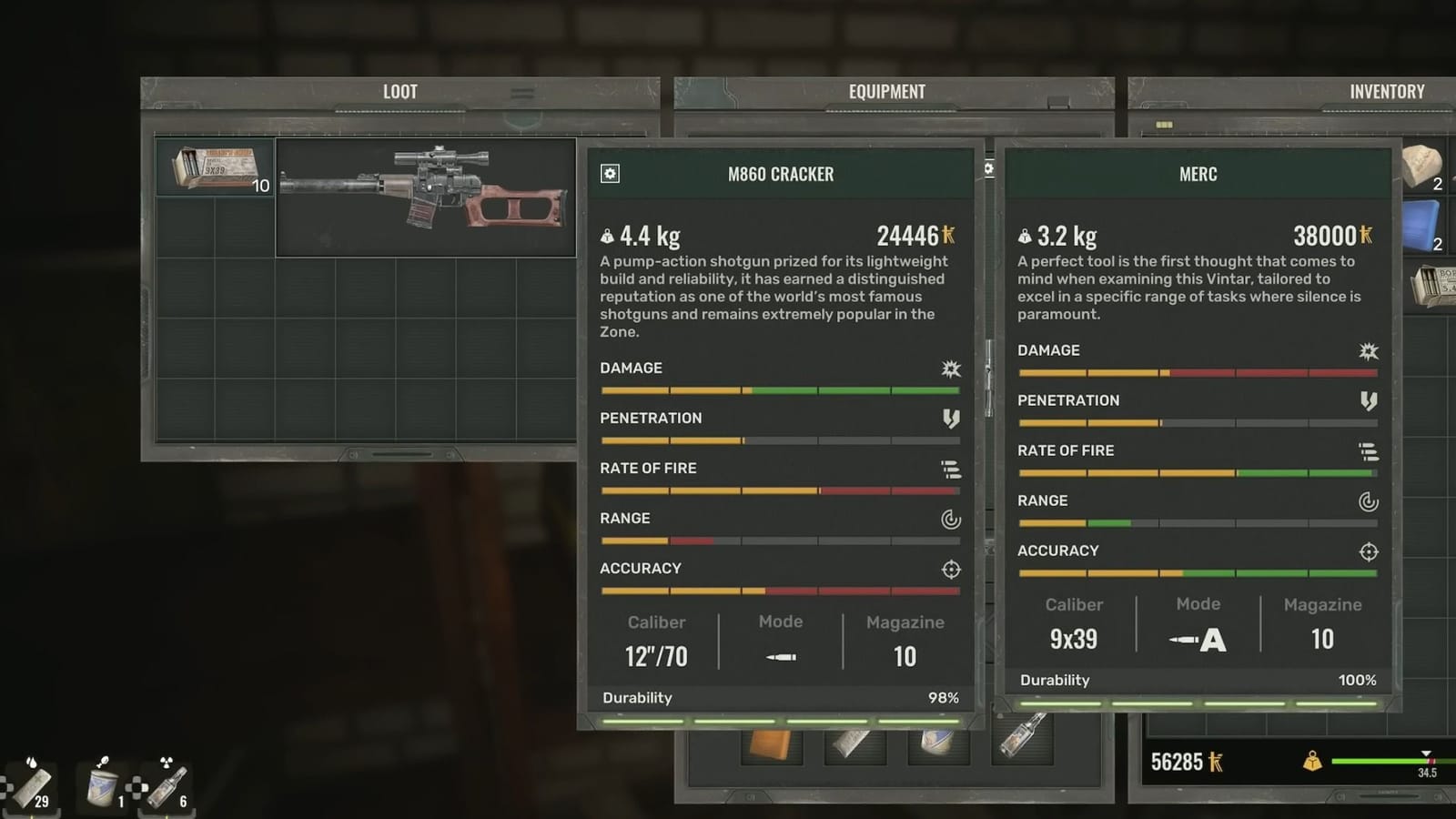Screen dimensions: 1456x819
Task: Click the accuracy crosshair icon on MERC
Action: [1370, 551]
